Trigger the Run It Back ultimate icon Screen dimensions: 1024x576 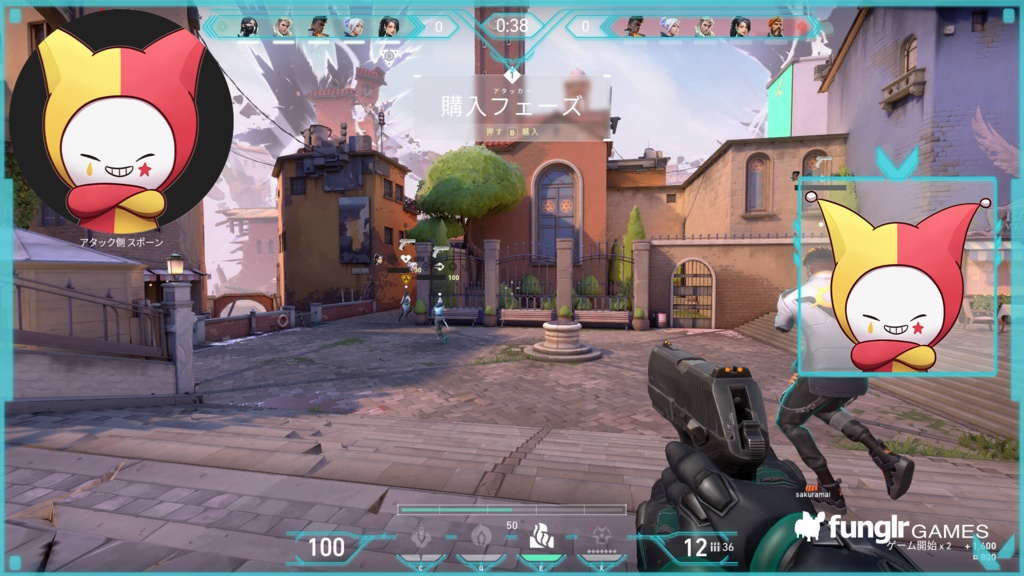(x=601, y=540)
